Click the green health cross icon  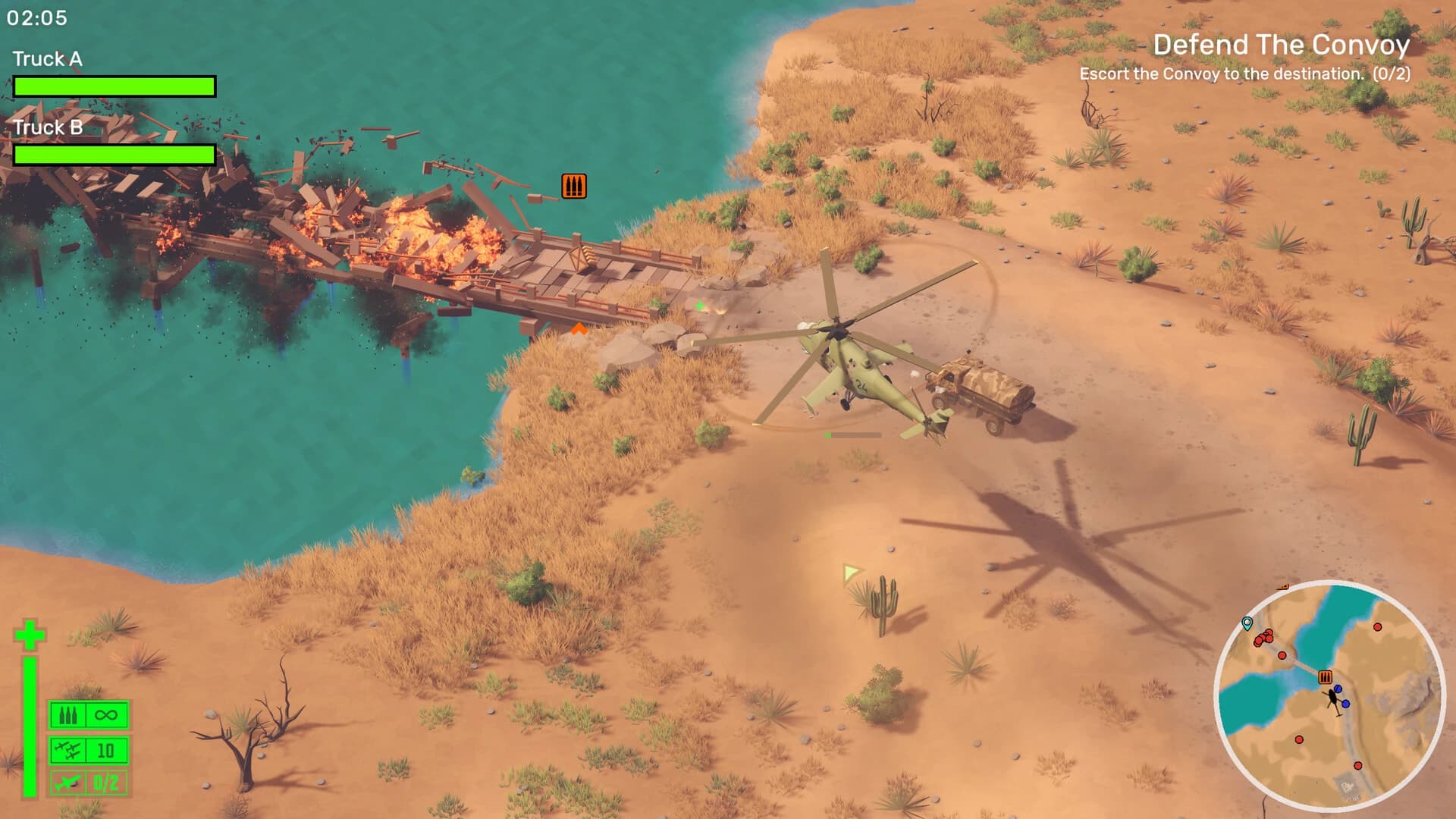coord(30,632)
